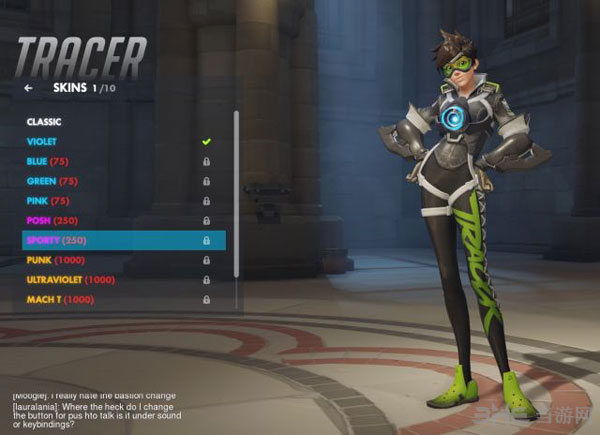
Task: Pick the Green skin option
Action: (x=54, y=182)
